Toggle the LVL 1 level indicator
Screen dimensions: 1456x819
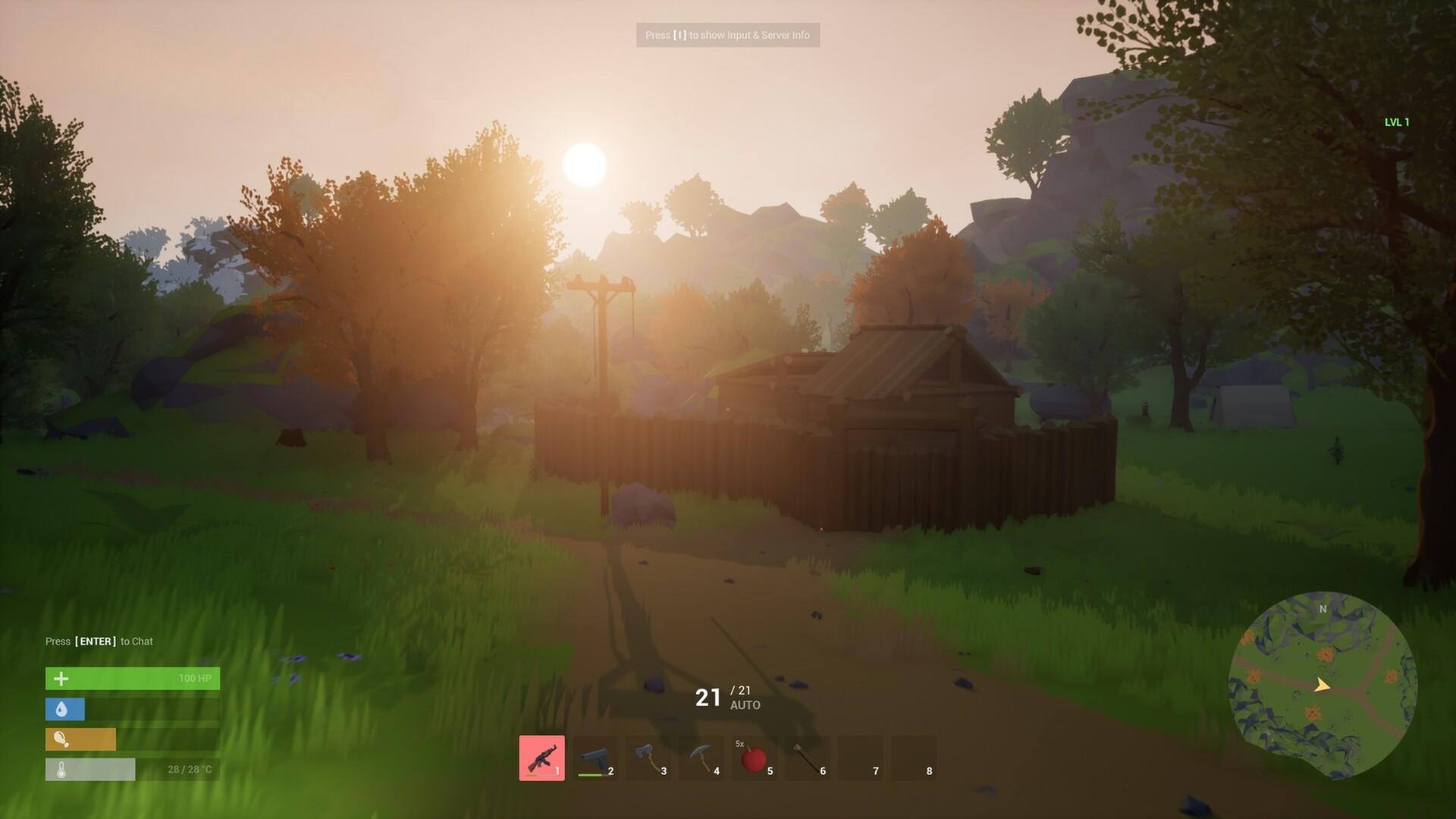click(1396, 121)
